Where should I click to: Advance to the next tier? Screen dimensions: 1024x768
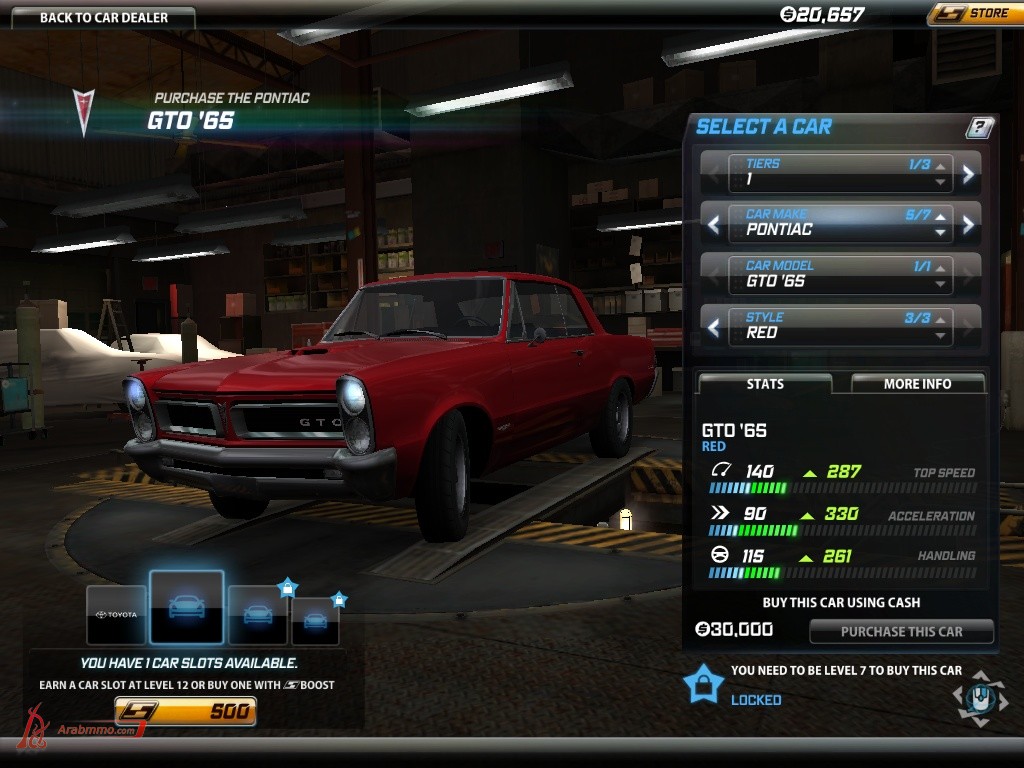point(968,174)
